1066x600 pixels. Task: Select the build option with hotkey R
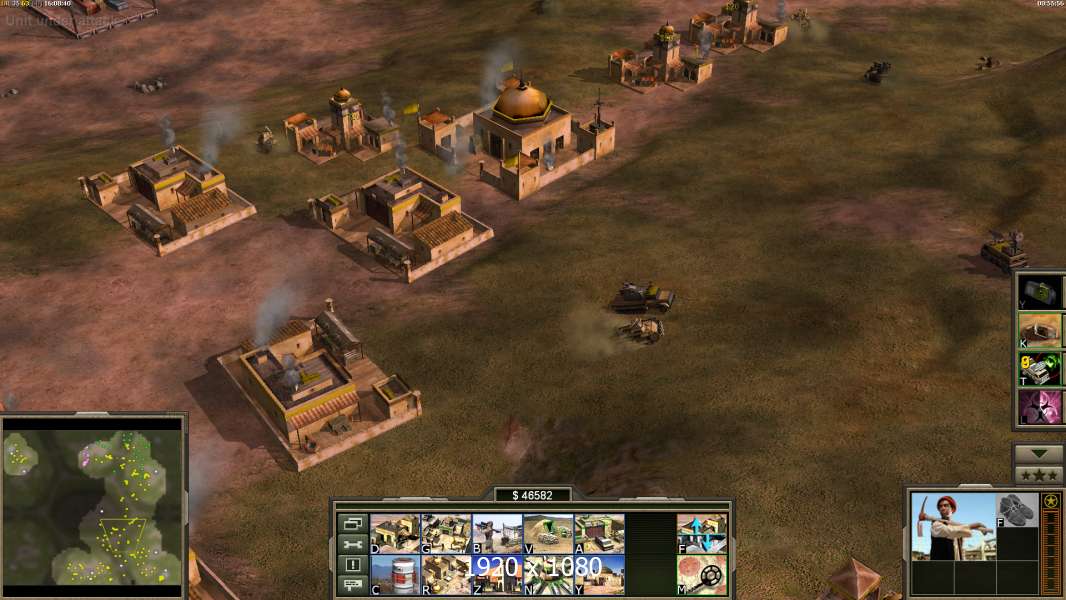(x=446, y=575)
